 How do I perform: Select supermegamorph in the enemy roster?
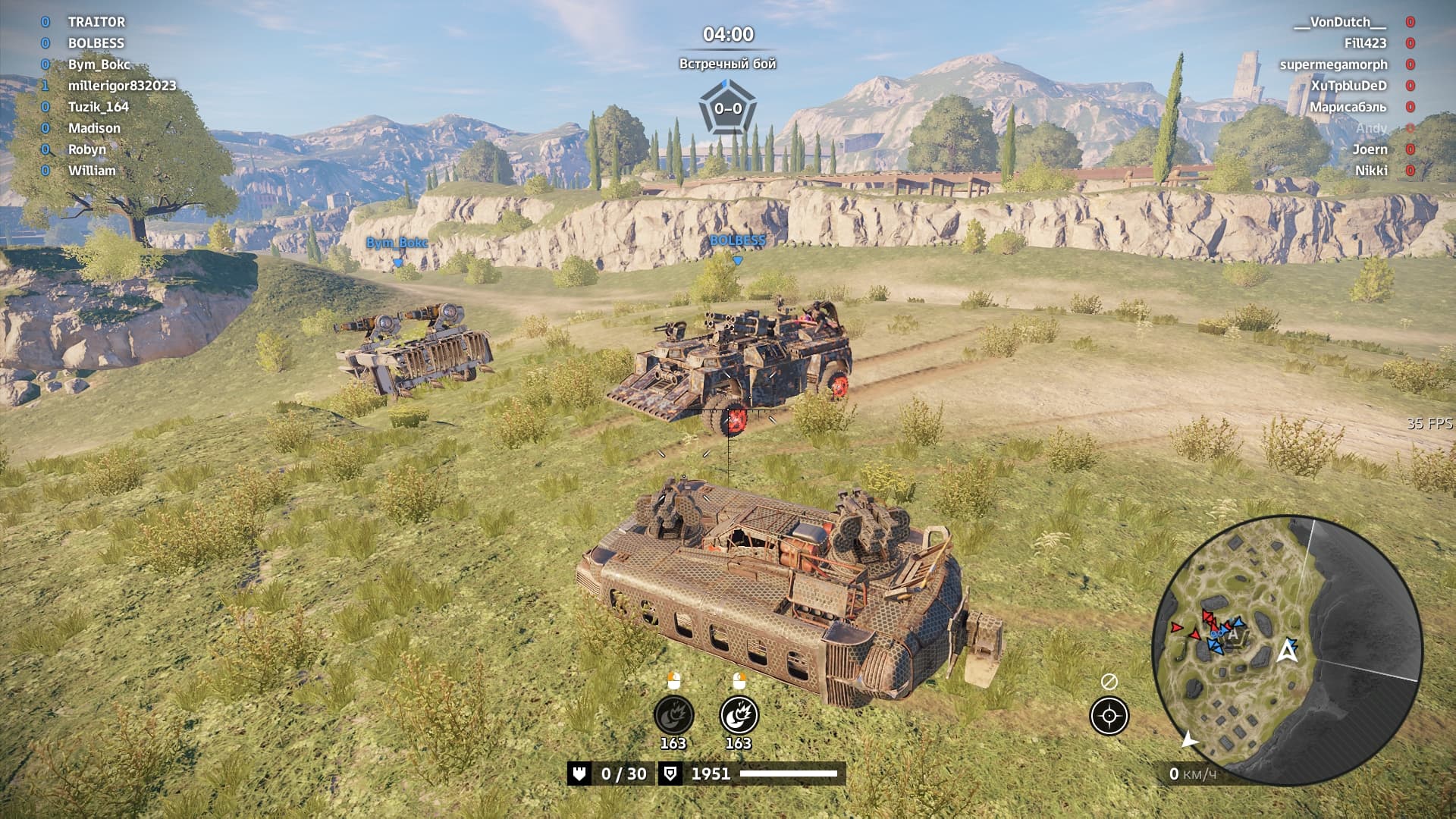tap(1333, 64)
